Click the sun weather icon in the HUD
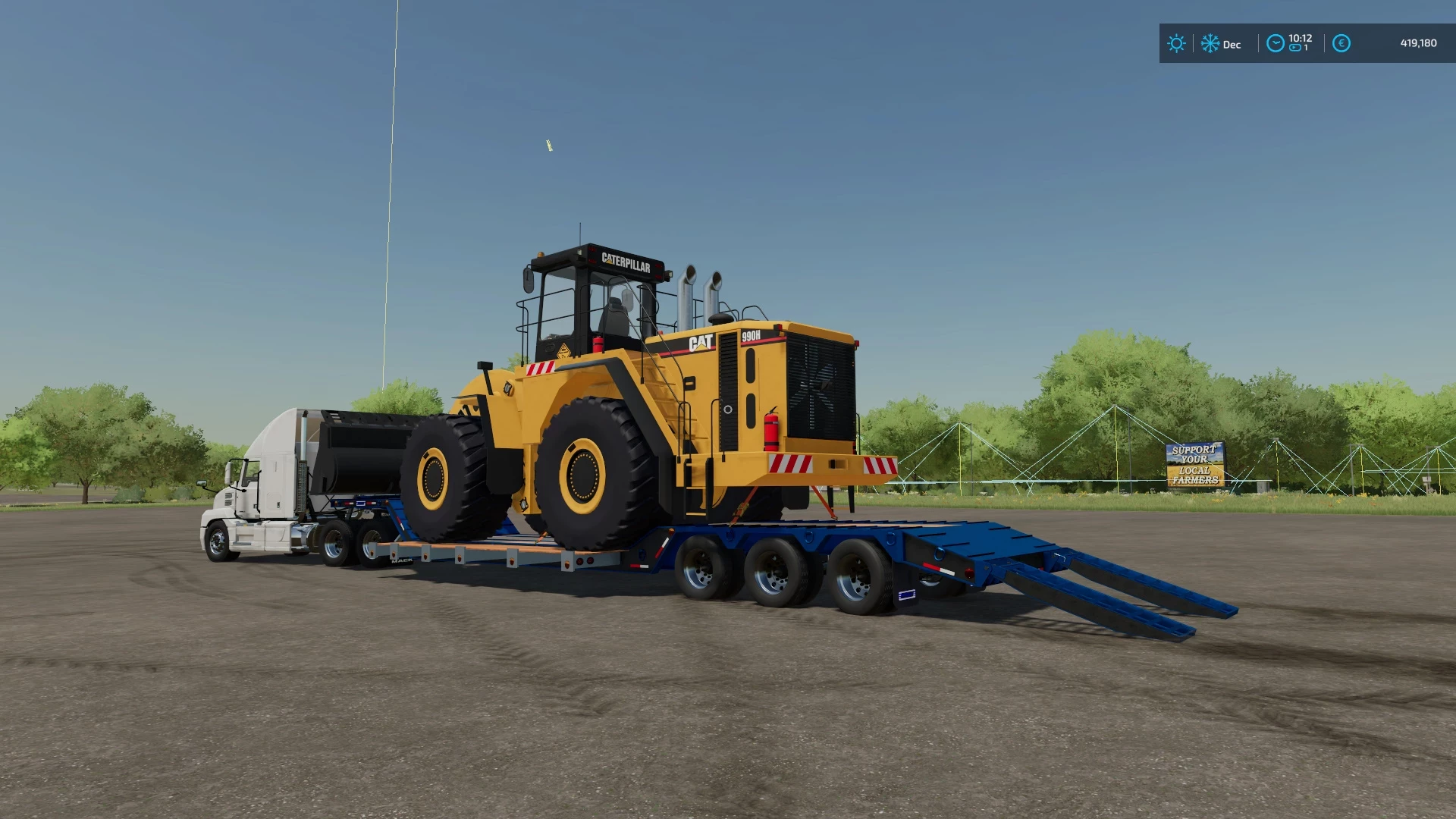The height and width of the screenshot is (819, 1456). [1176, 43]
